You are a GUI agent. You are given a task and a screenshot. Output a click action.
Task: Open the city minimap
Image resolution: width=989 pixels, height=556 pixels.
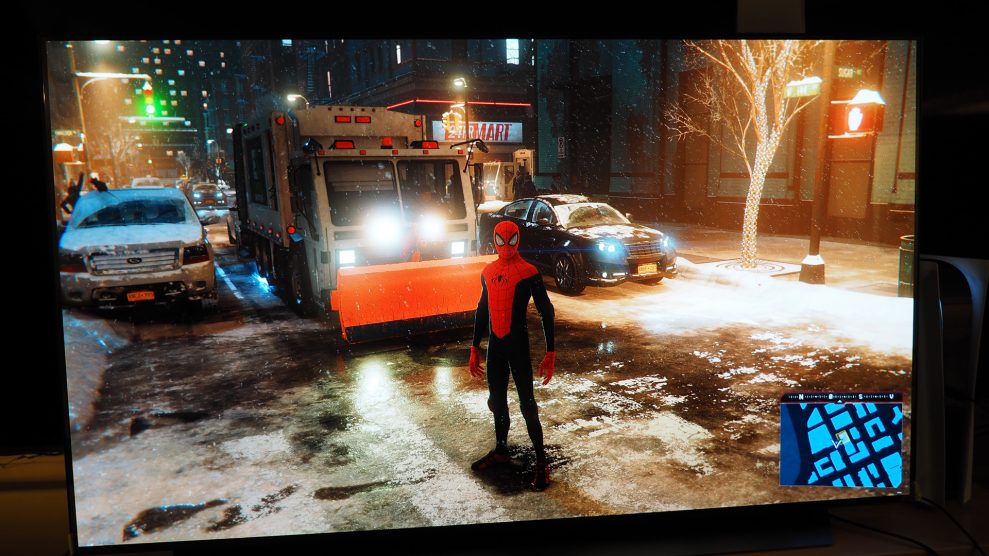[840, 441]
